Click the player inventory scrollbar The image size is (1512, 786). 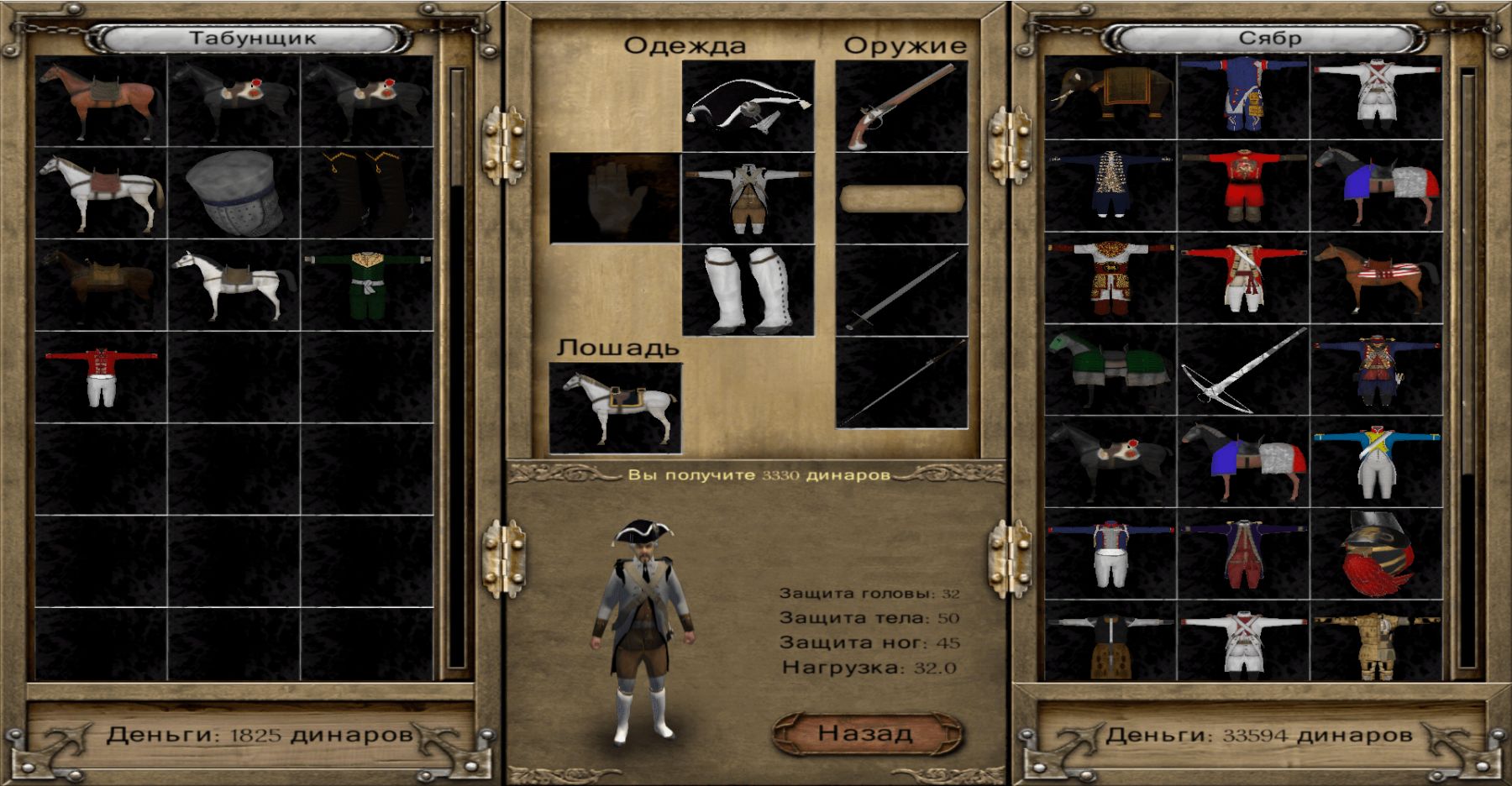[1467, 369]
